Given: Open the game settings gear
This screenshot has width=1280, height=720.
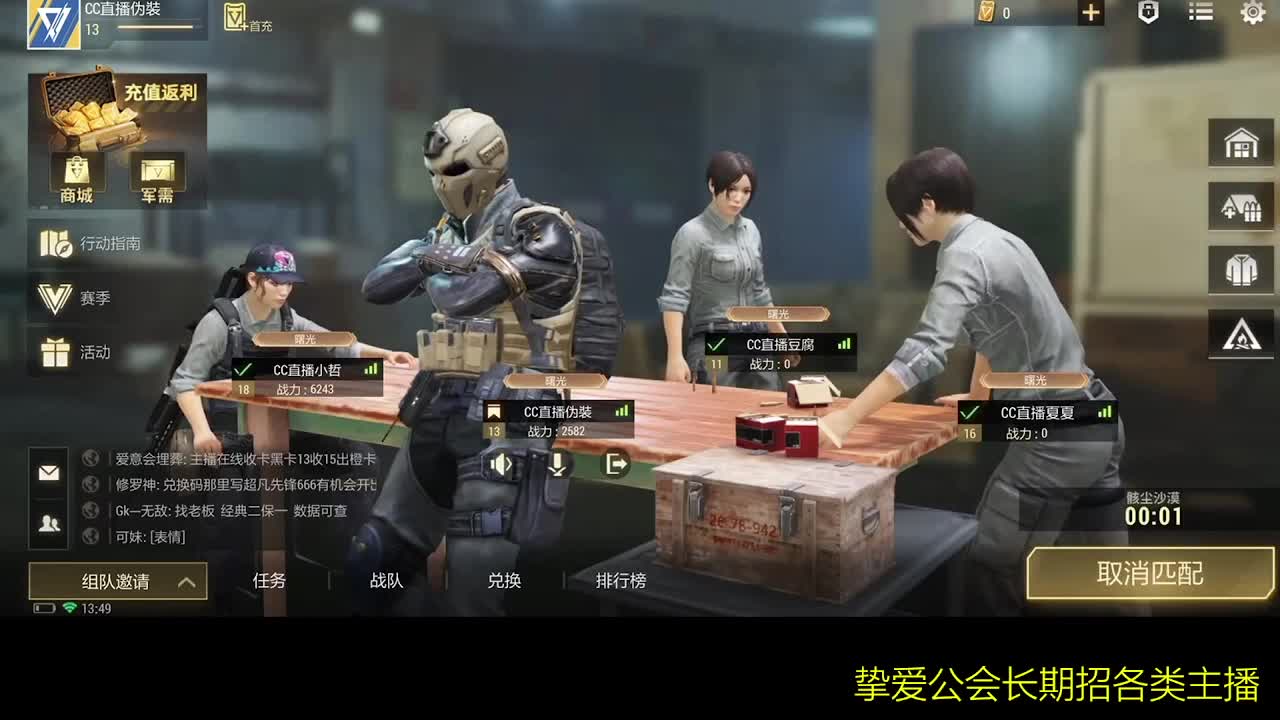Looking at the screenshot, I should pyautogui.click(x=1252, y=13).
